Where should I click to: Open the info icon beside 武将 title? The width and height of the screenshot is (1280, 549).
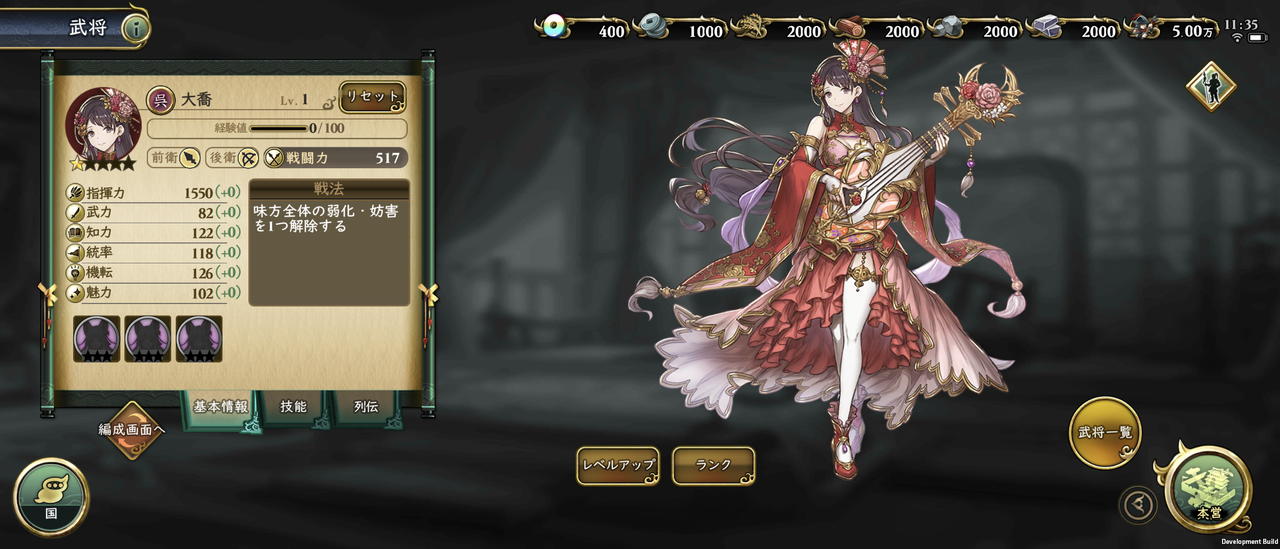point(135,28)
